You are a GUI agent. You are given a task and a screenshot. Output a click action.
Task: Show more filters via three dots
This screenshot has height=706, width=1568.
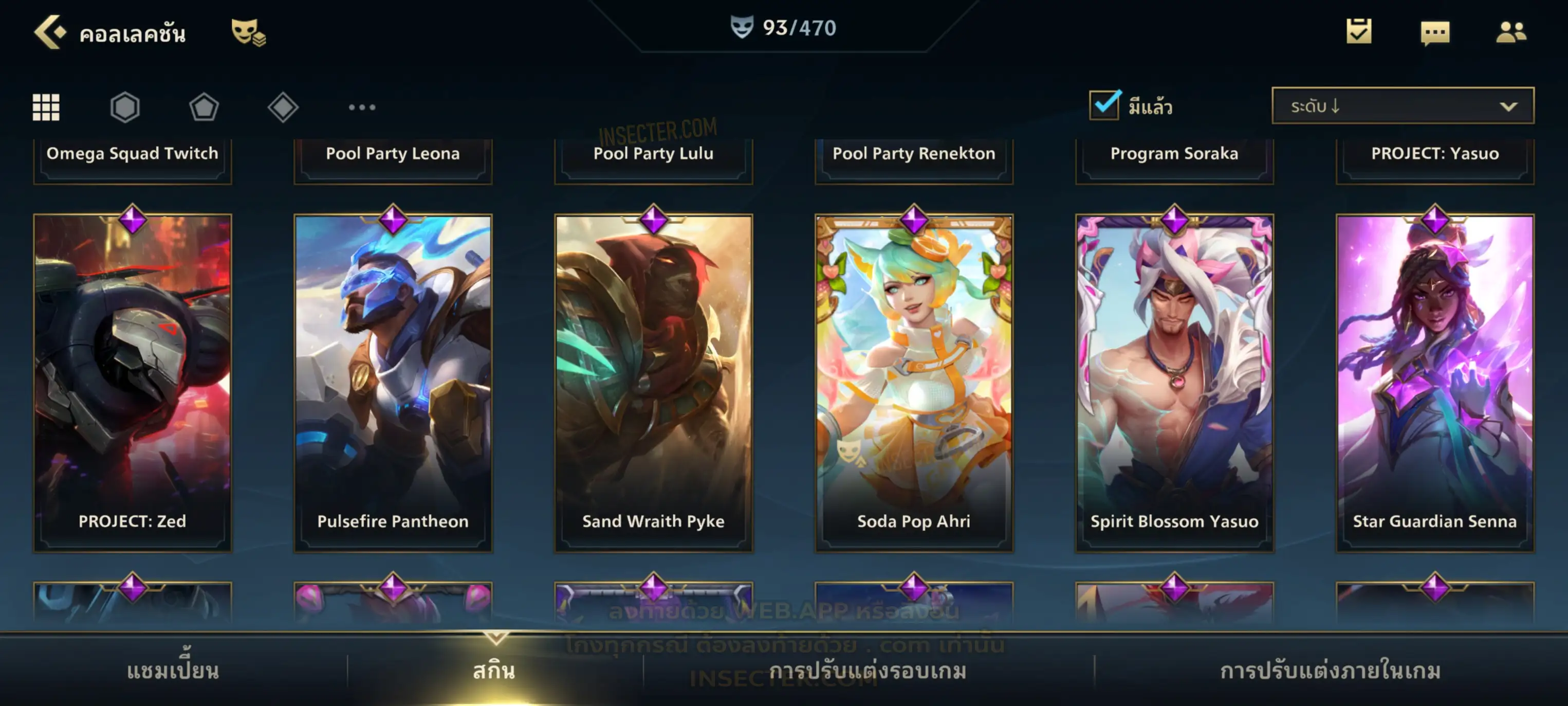coord(362,107)
